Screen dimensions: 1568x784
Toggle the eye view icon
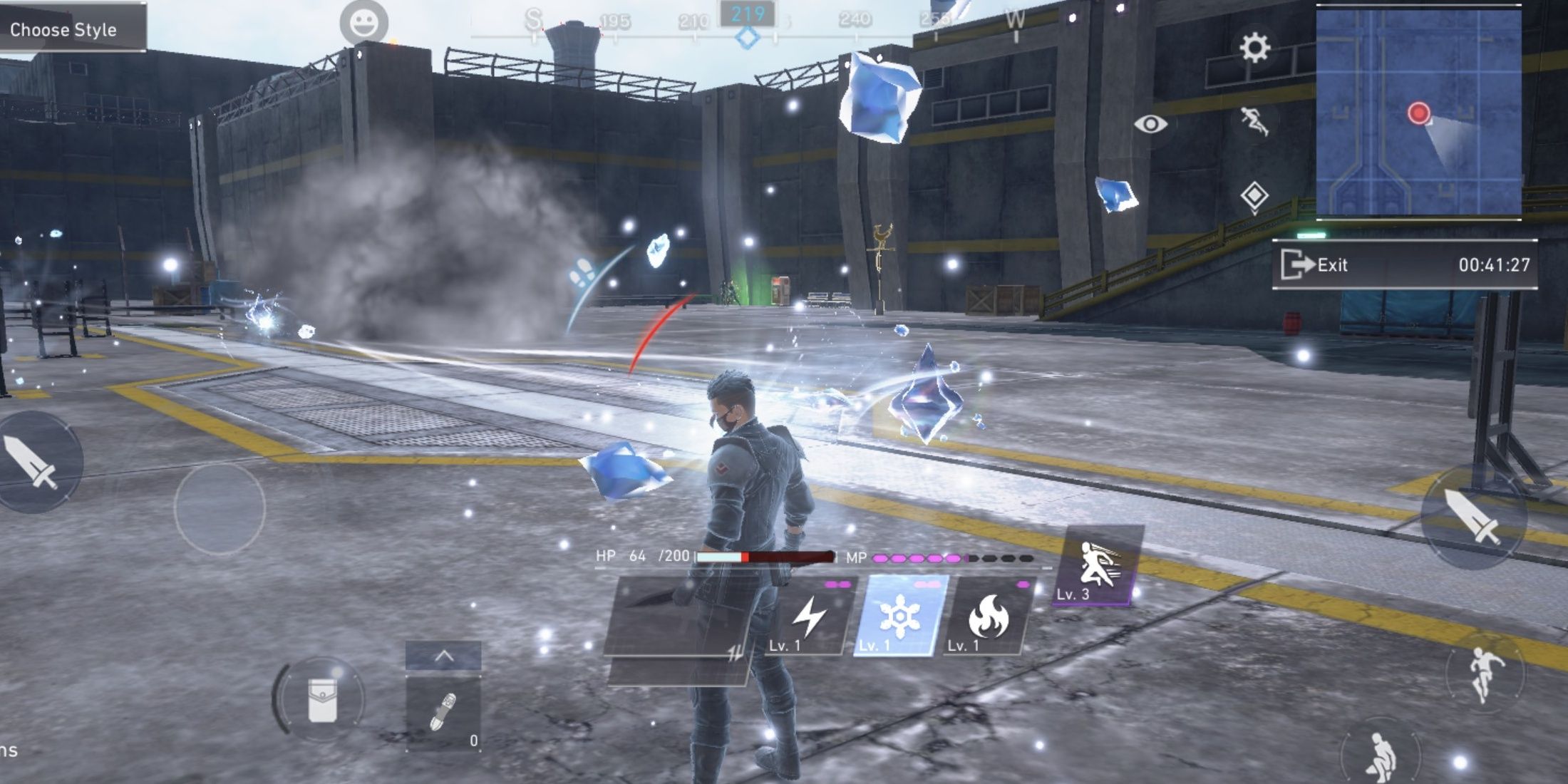point(1150,124)
